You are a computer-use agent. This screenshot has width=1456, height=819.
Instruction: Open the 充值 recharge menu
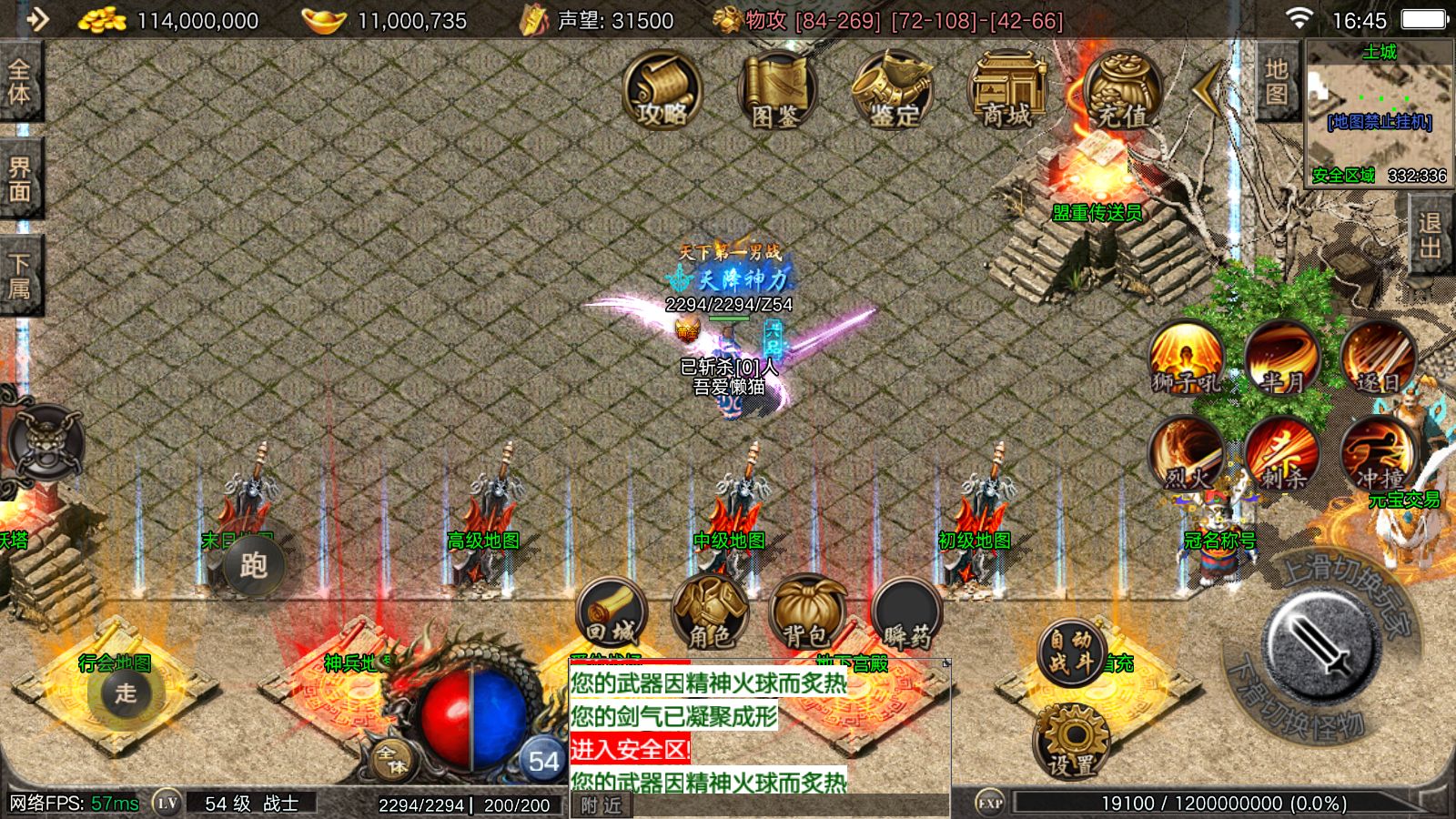coord(1121,90)
